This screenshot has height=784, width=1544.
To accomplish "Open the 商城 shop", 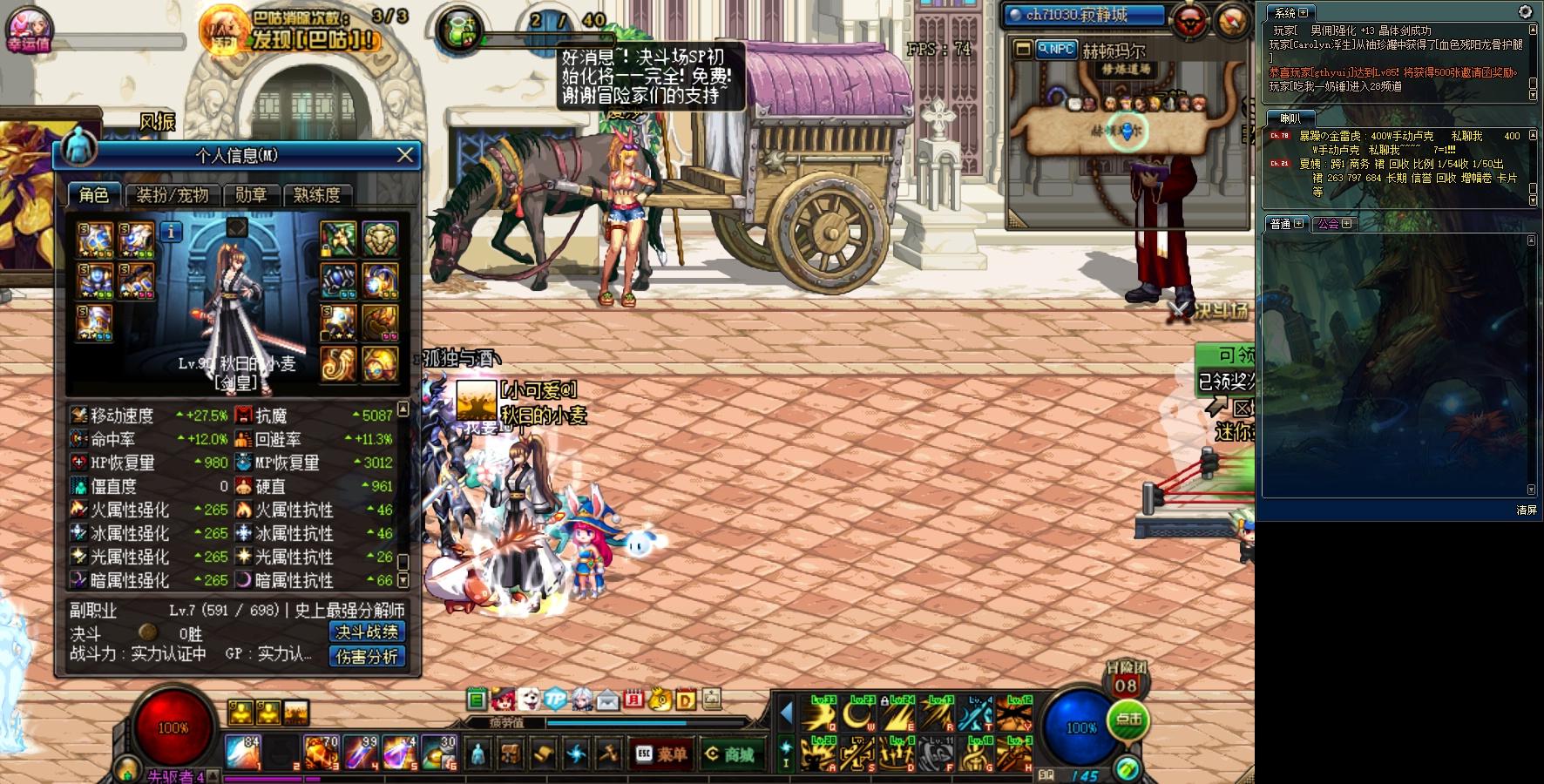I will click(x=730, y=754).
